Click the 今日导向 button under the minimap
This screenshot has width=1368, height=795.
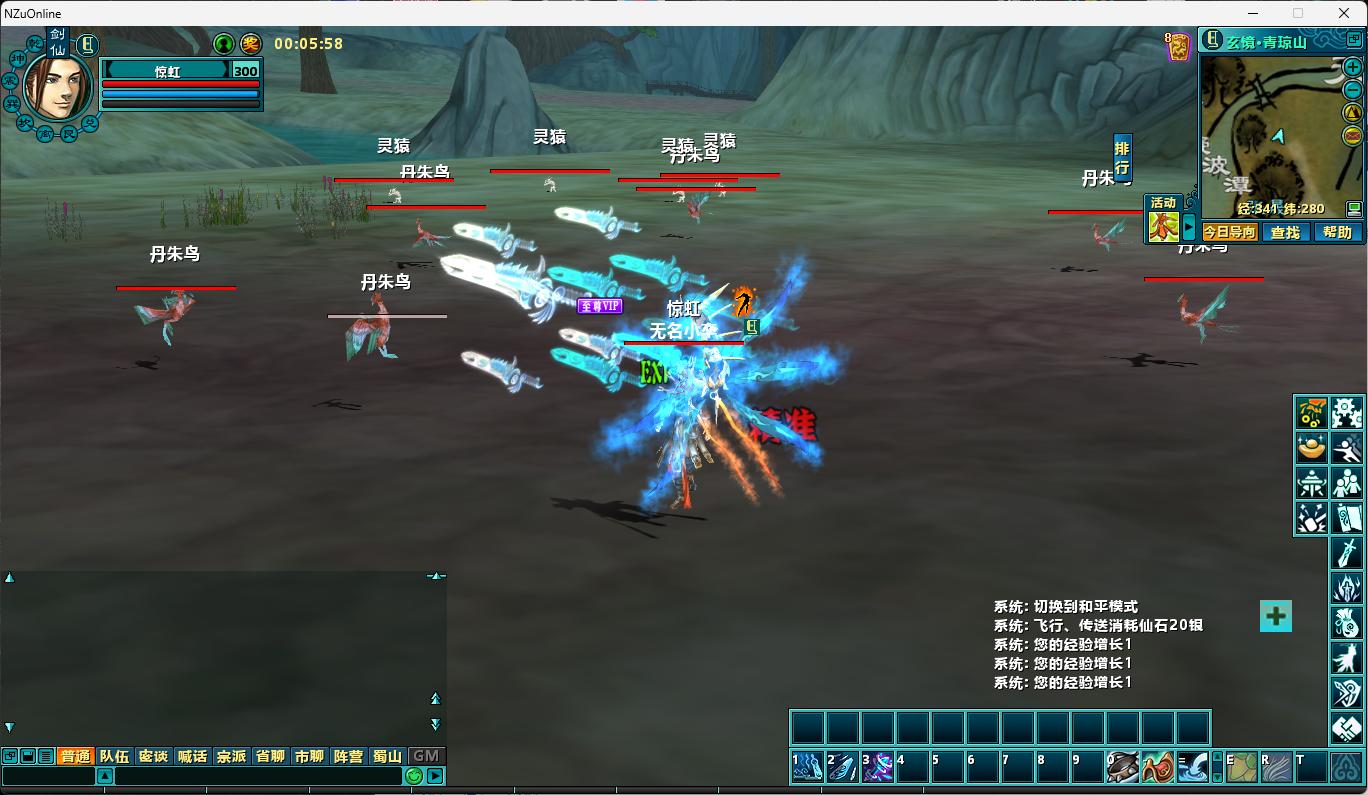(1229, 232)
